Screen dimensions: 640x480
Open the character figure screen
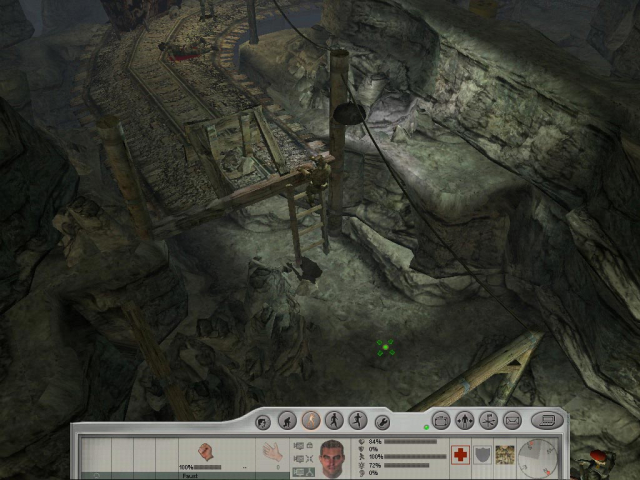(x=465, y=421)
